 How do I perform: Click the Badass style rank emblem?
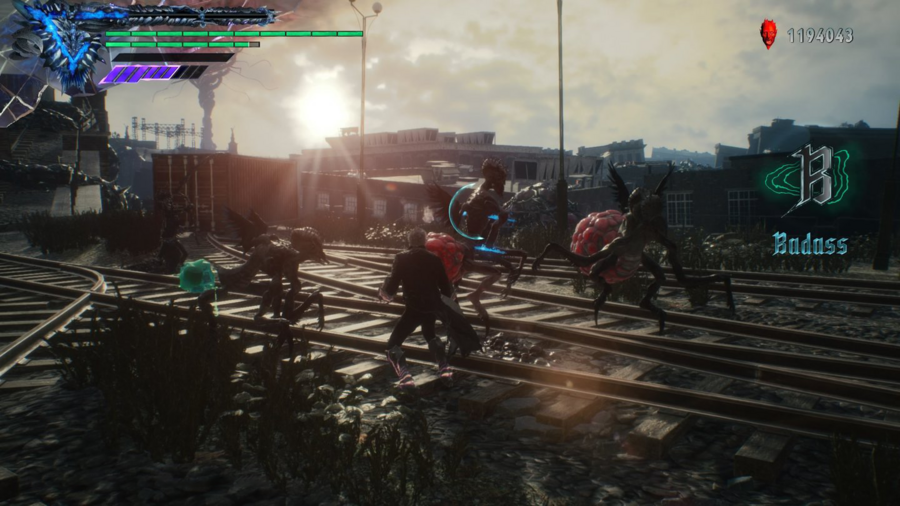click(808, 181)
